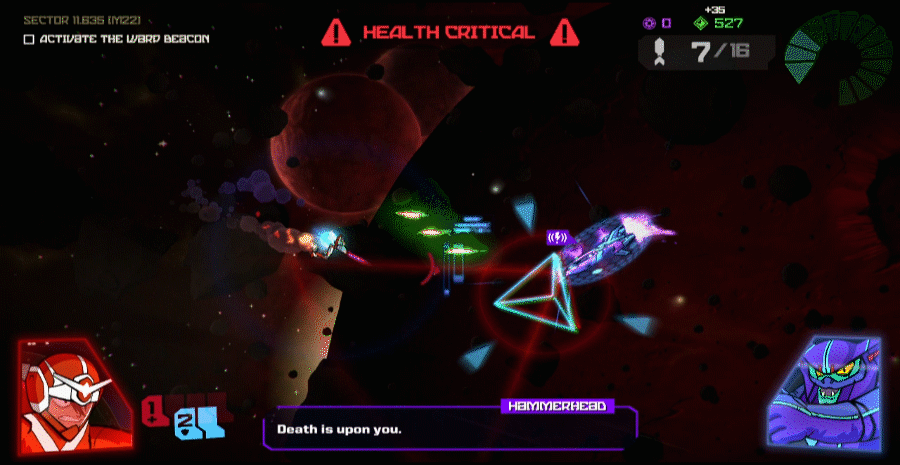Screen dimensions: 900x465
Task: Advance the Hammerhead dialogue box
Action: [450, 430]
